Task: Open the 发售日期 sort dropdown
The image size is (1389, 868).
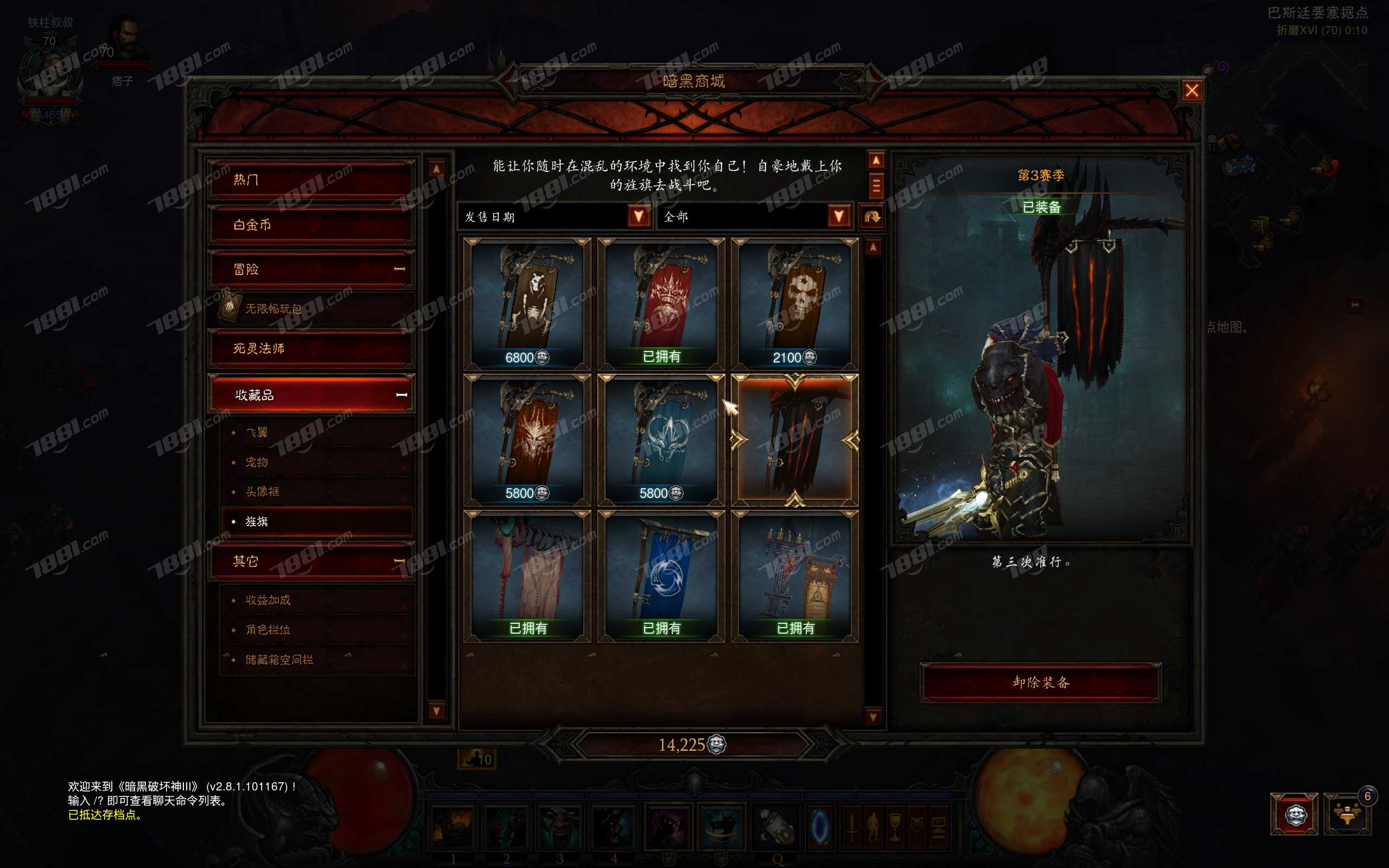Action: (x=638, y=216)
